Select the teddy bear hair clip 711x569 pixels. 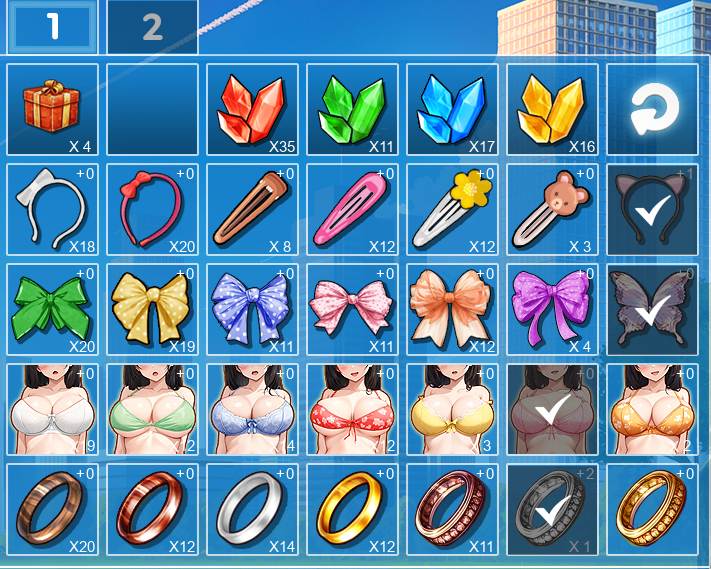coord(552,210)
